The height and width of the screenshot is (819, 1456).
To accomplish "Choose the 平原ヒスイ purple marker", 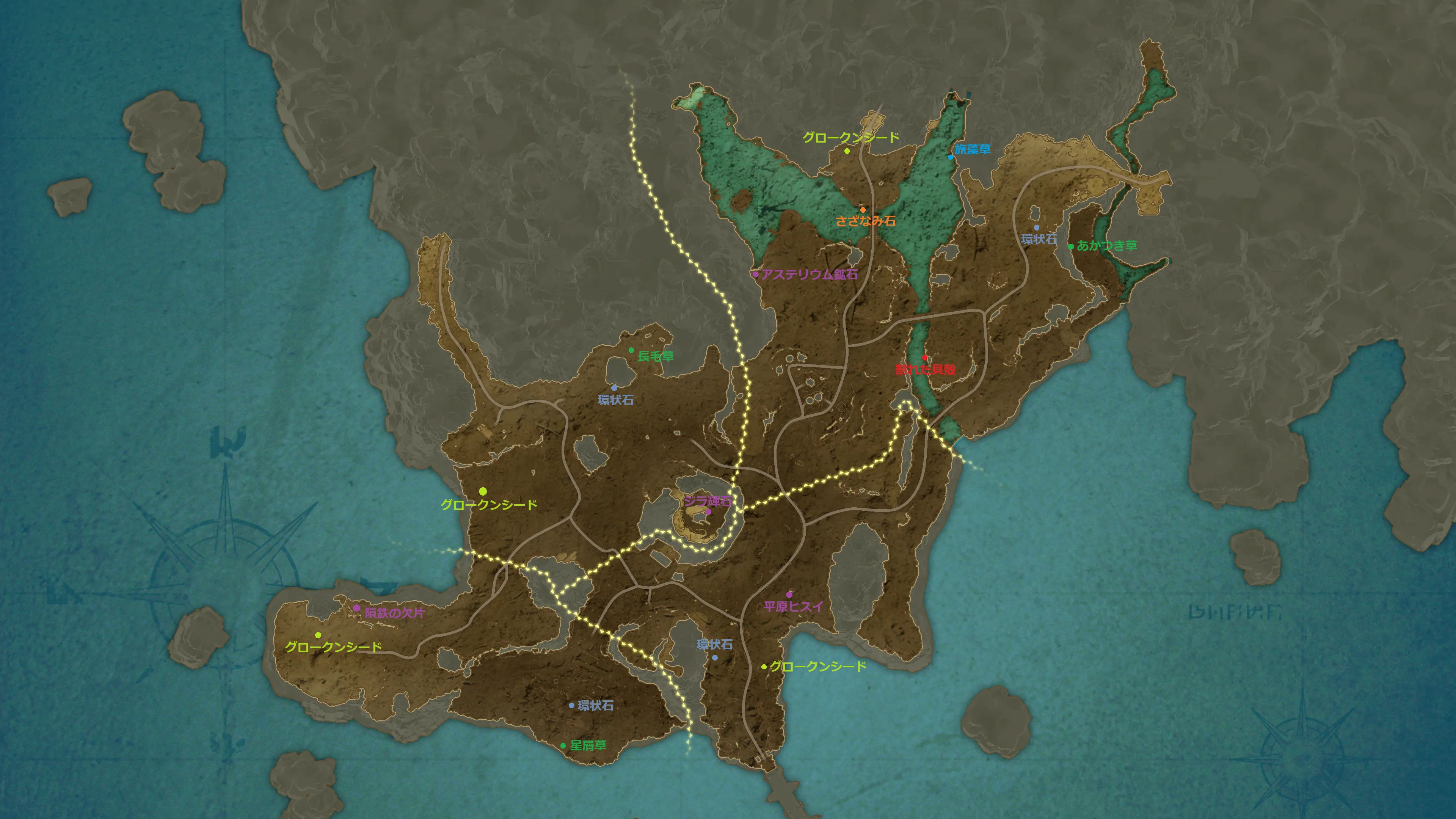I will pyautogui.click(x=789, y=595).
